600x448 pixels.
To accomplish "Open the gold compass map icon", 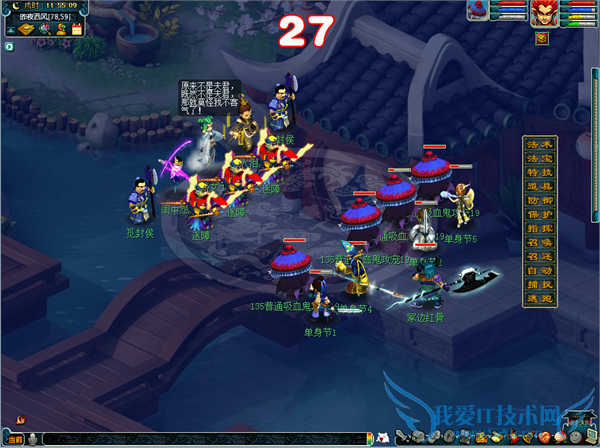I will click(26, 30).
